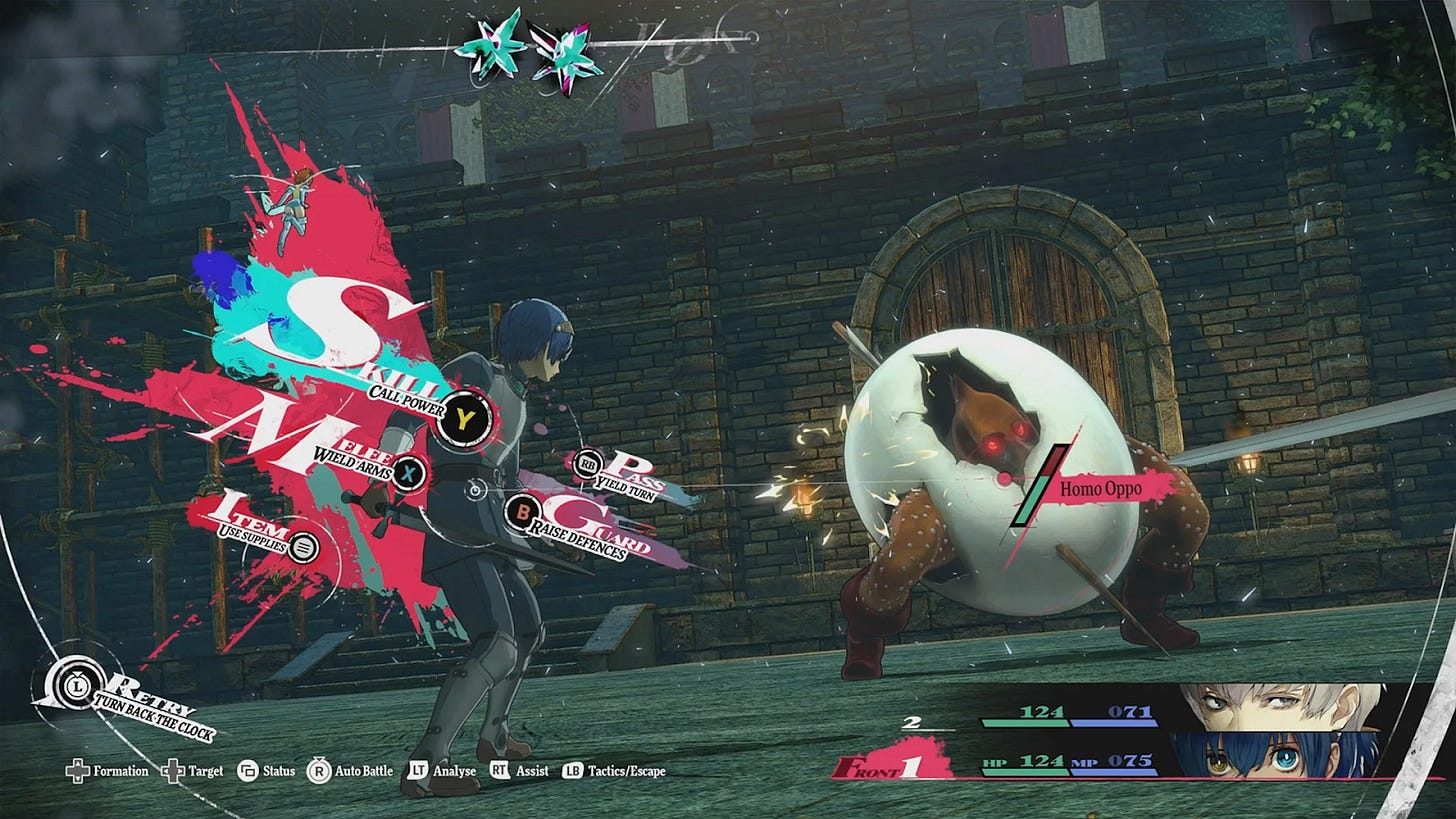1456x819 pixels.
Task: Choose Pass to yield the turn
Action: point(586,463)
